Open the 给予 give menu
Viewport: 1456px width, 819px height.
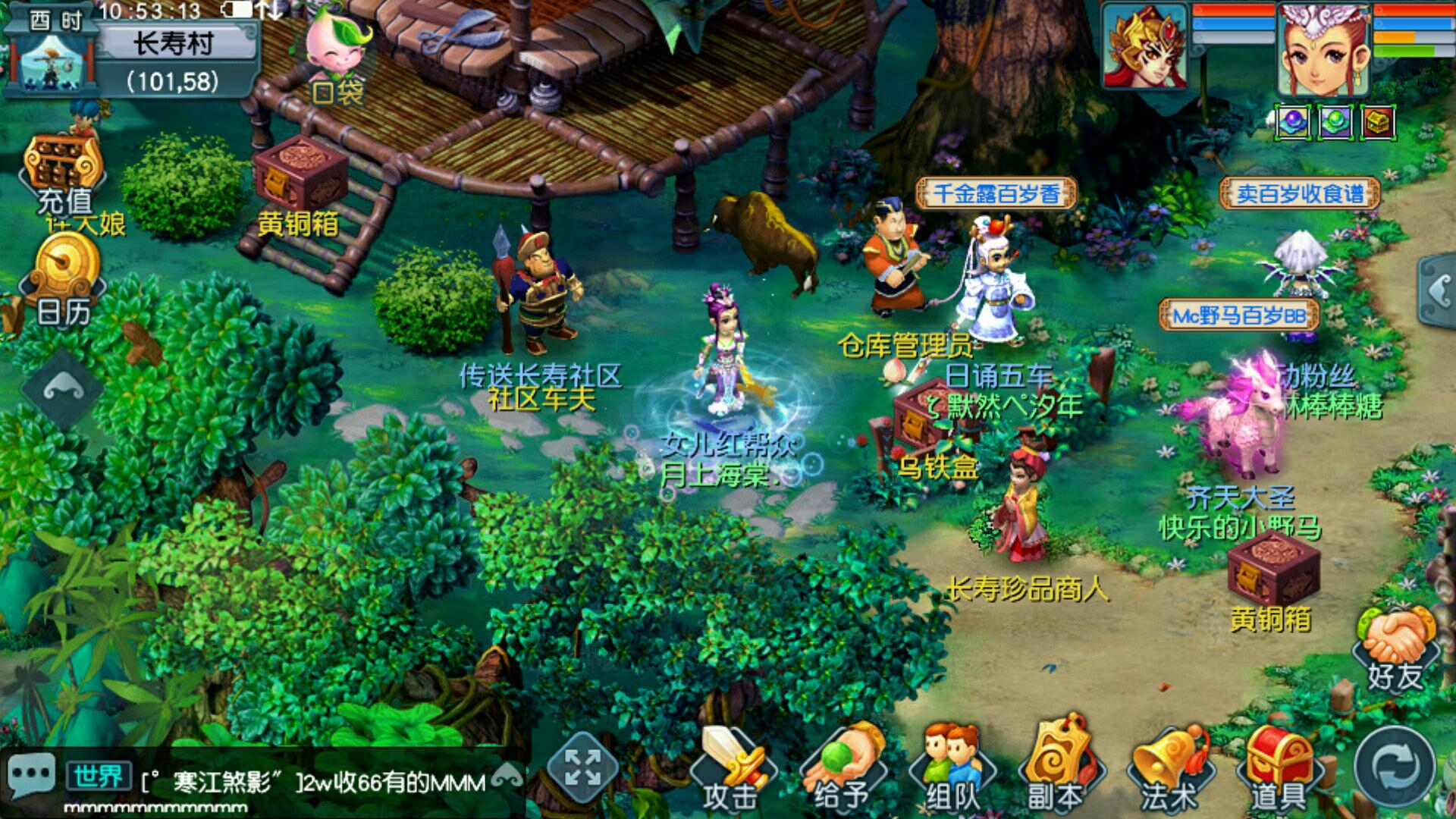click(840, 767)
